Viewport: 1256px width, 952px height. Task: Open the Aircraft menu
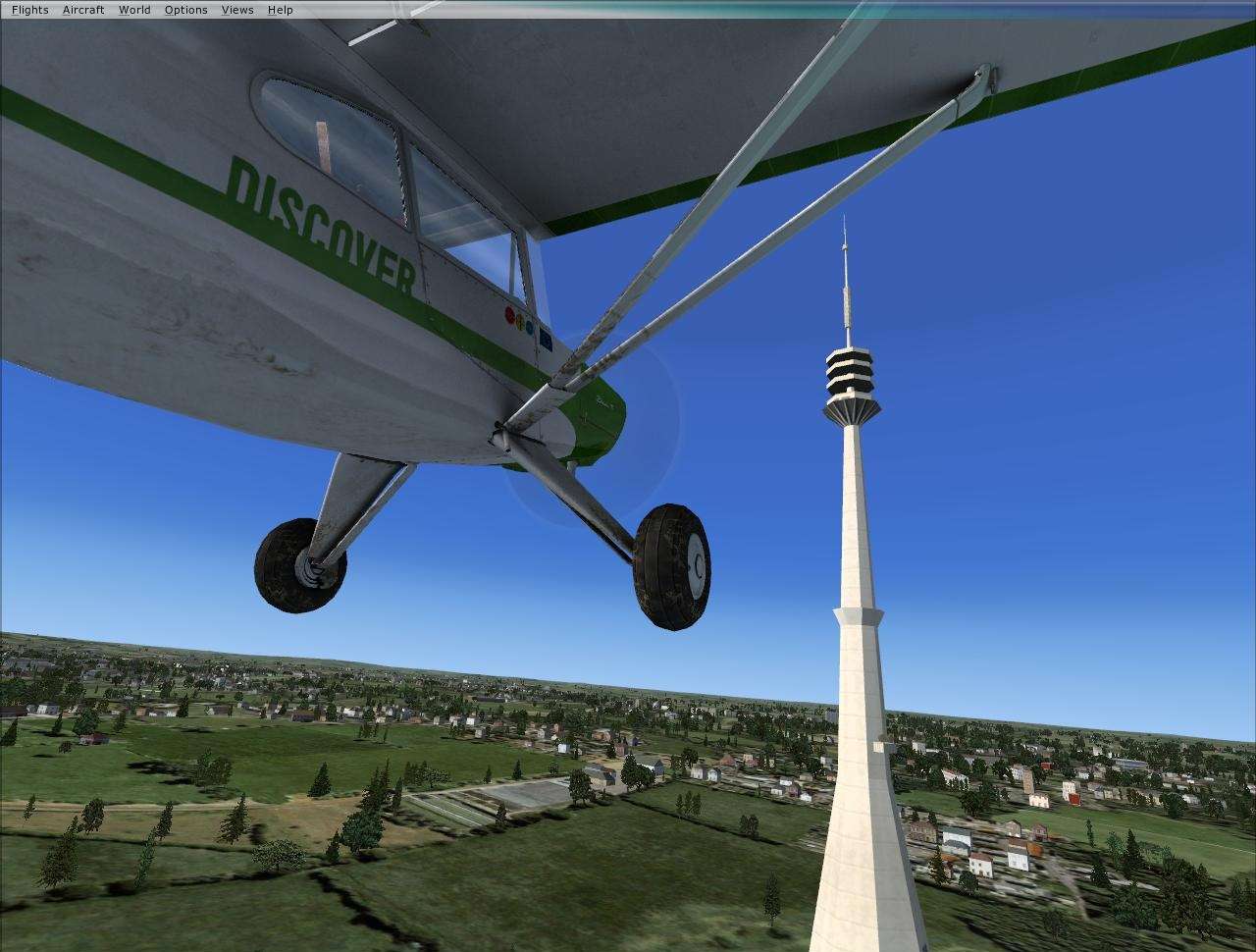click(82, 9)
